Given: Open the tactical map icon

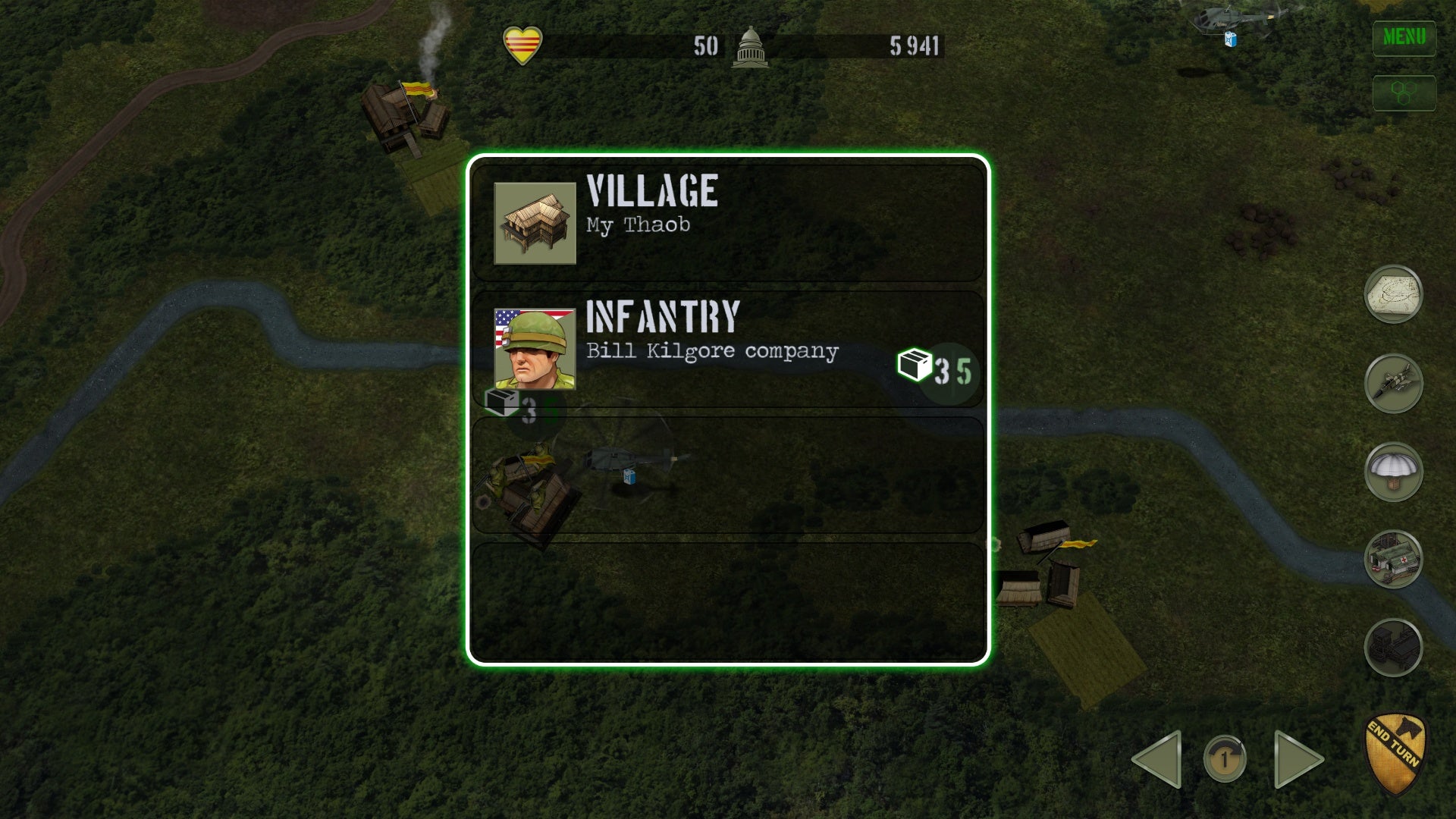Looking at the screenshot, I should click(x=1393, y=293).
